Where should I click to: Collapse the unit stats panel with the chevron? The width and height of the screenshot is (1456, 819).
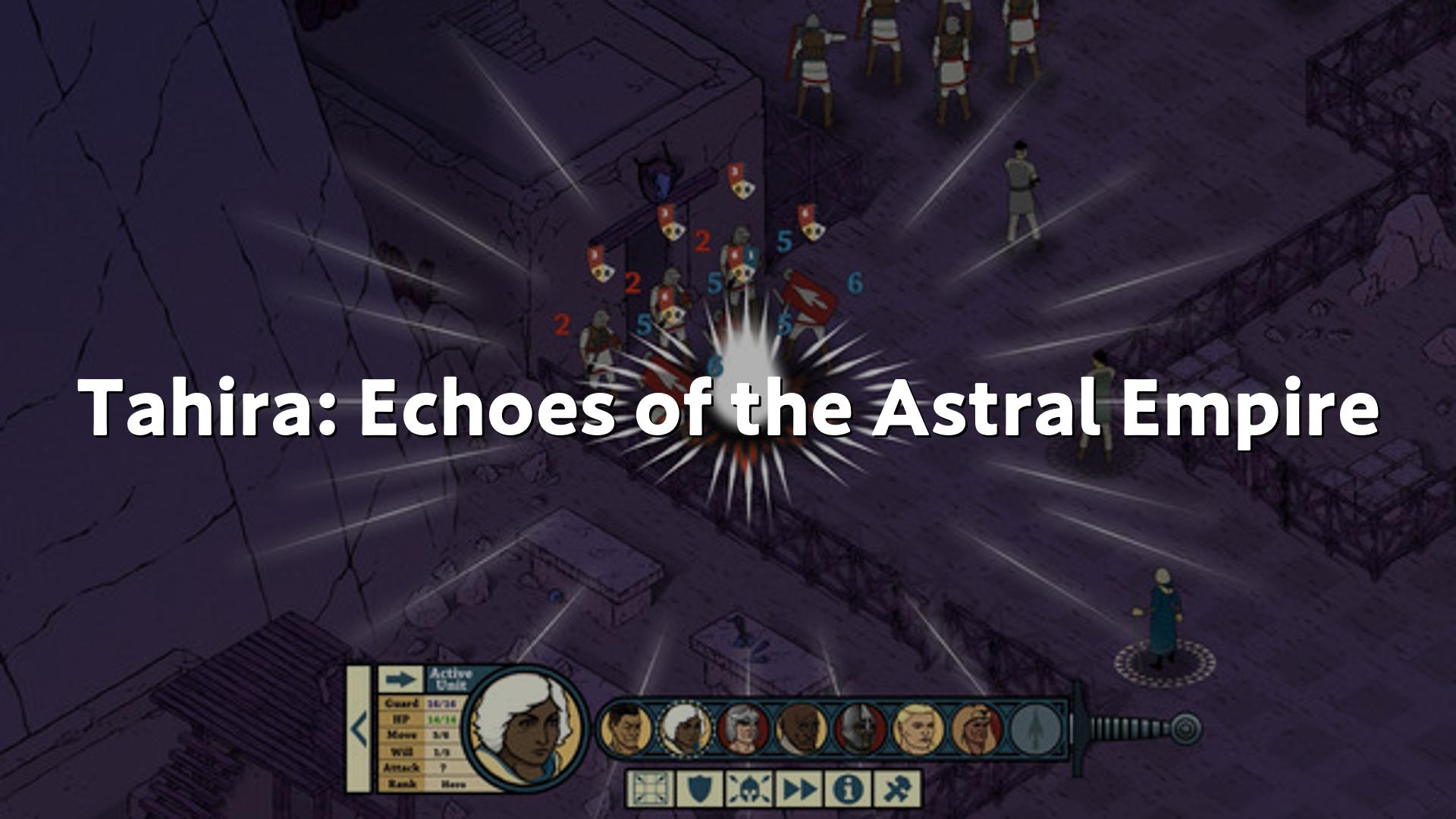359,730
